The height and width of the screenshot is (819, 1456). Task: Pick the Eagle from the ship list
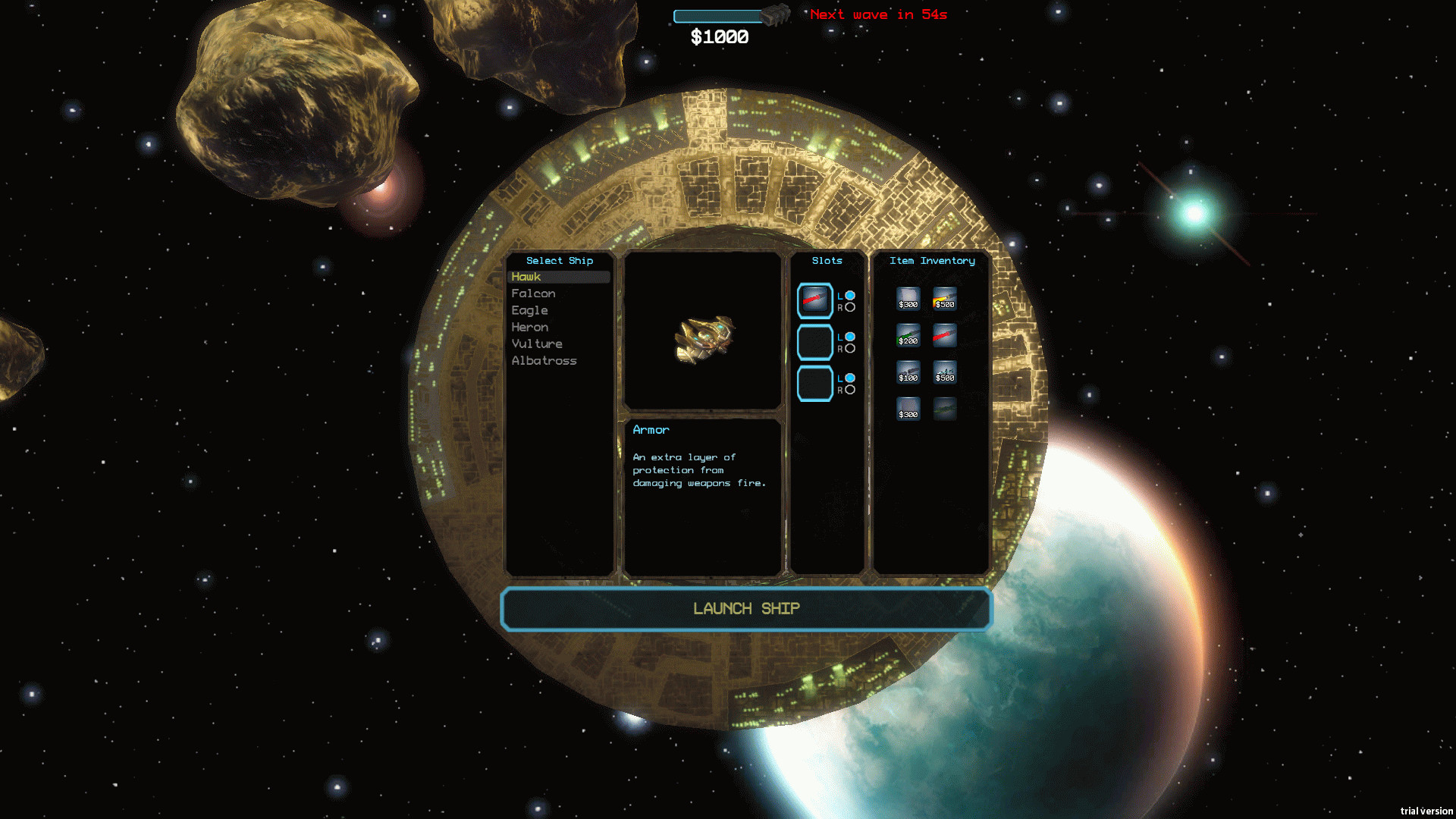(529, 310)
